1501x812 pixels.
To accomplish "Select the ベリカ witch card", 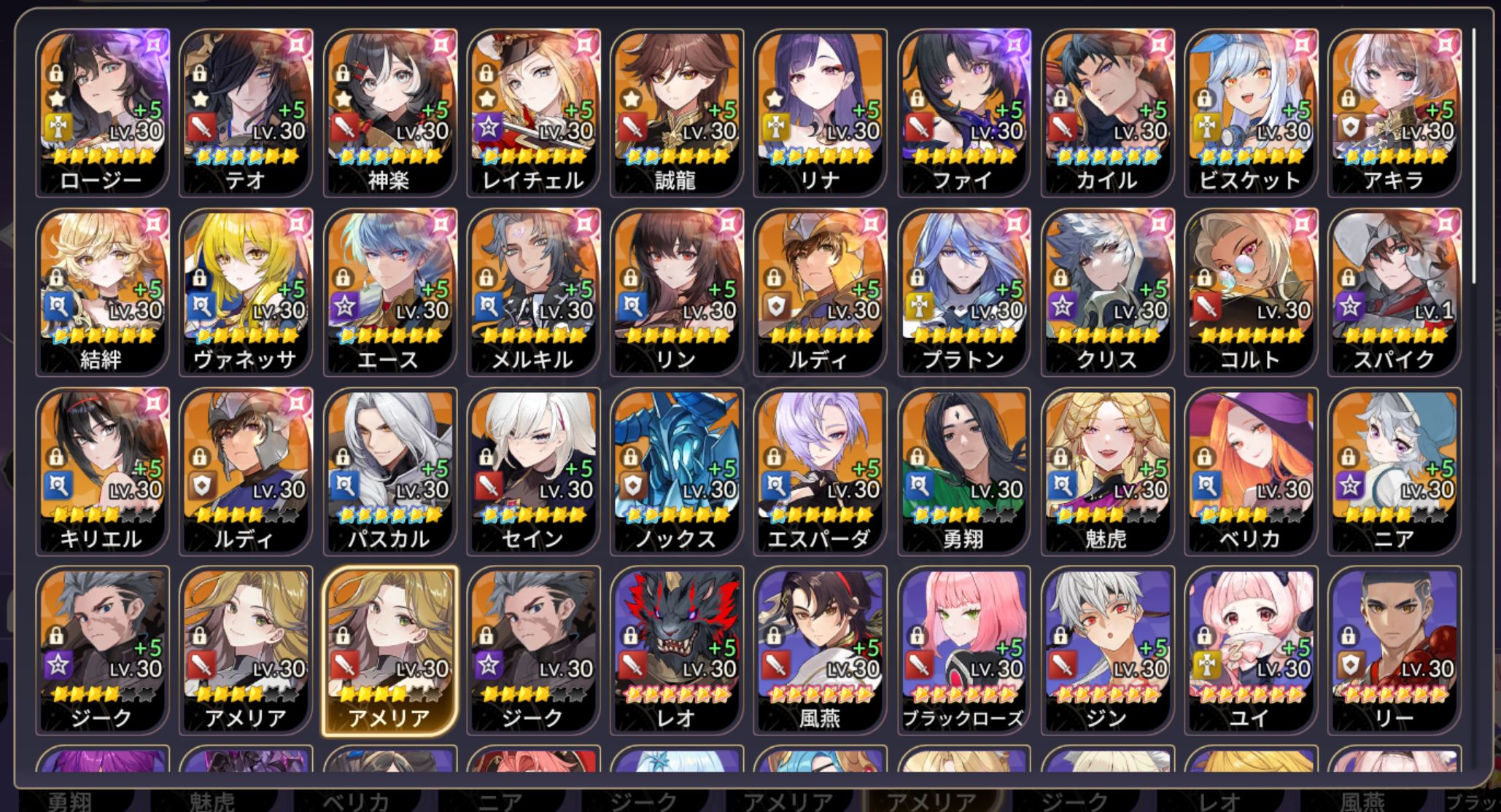I will pyautogui.click(x=1252, y=471).
